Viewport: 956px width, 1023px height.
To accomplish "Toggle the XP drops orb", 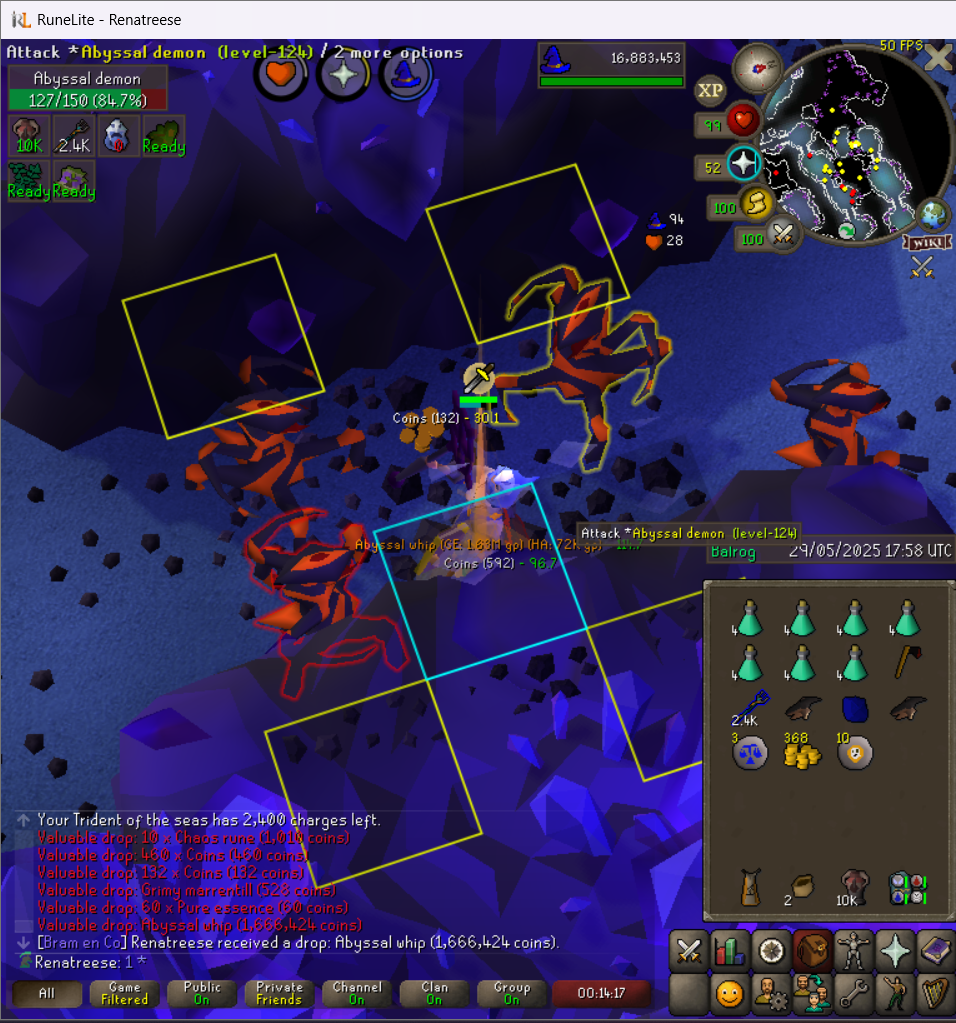I will (709, 91).
